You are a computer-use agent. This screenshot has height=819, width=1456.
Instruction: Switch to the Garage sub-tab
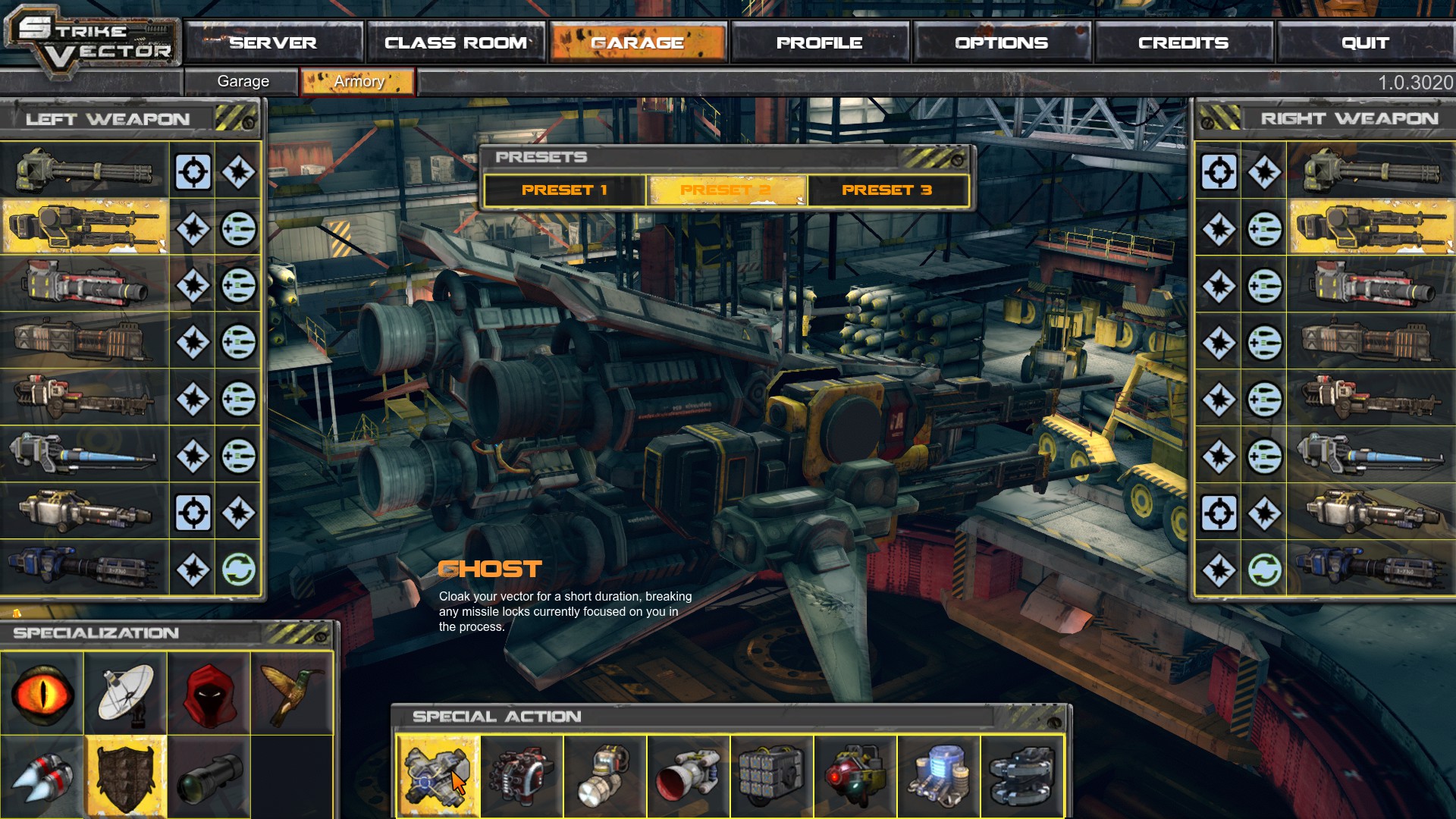[x=242, y=81]
